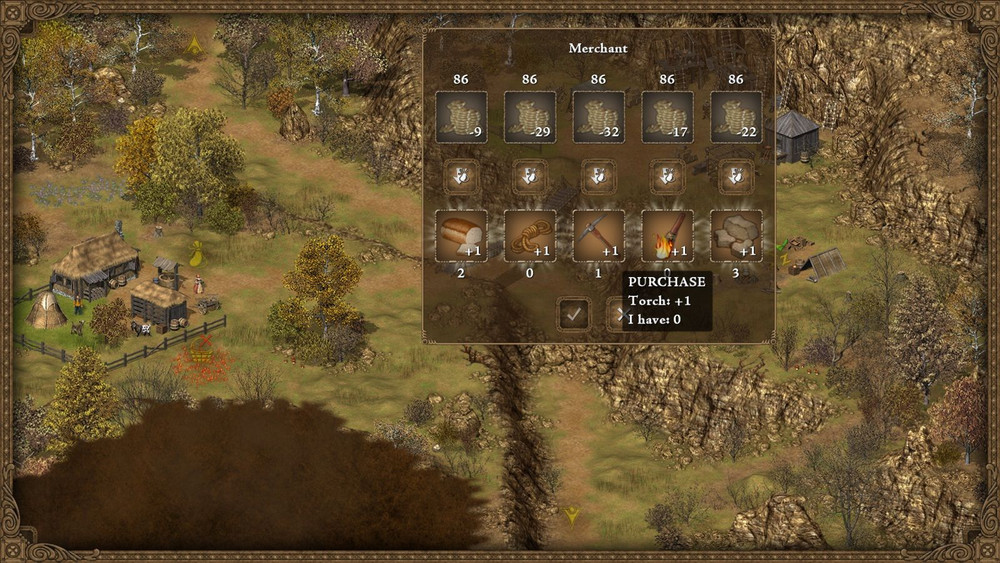This screenshot has width=1000, height=563.
Task: Click the trade arrow above the torch
Action: 667,176
